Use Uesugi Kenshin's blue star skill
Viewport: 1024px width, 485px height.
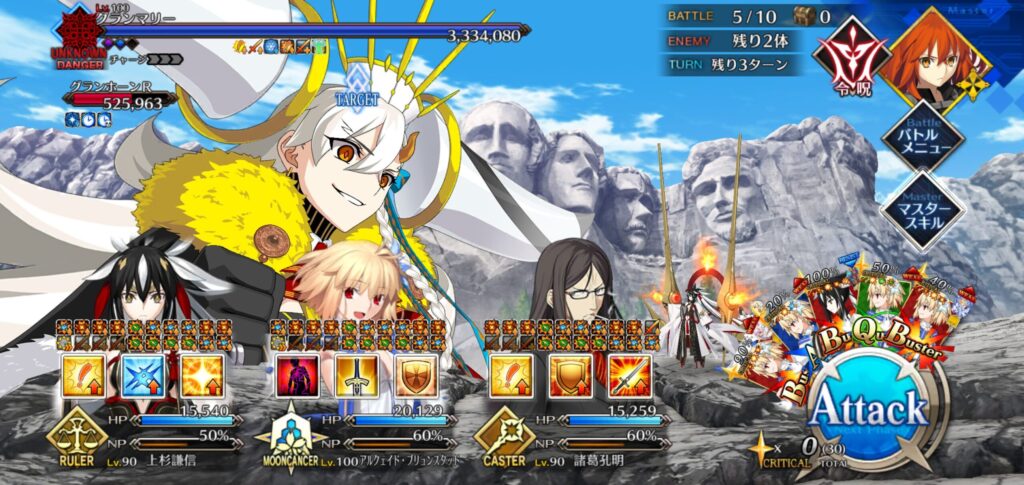tap(143, 375)
